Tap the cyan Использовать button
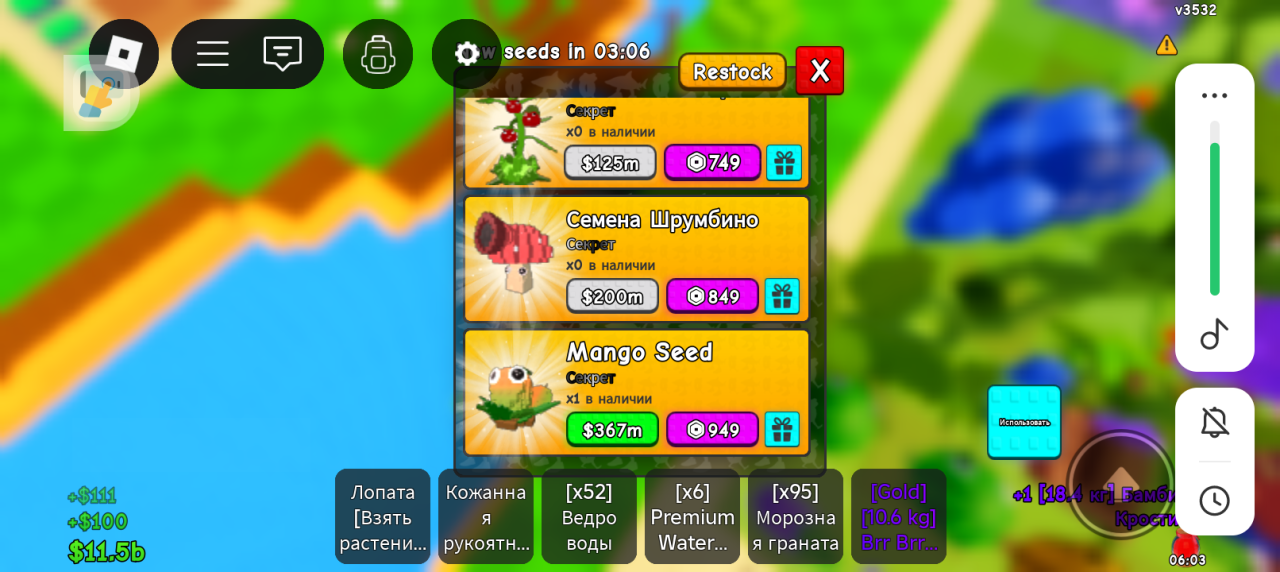 click(x=1024, y=422)
